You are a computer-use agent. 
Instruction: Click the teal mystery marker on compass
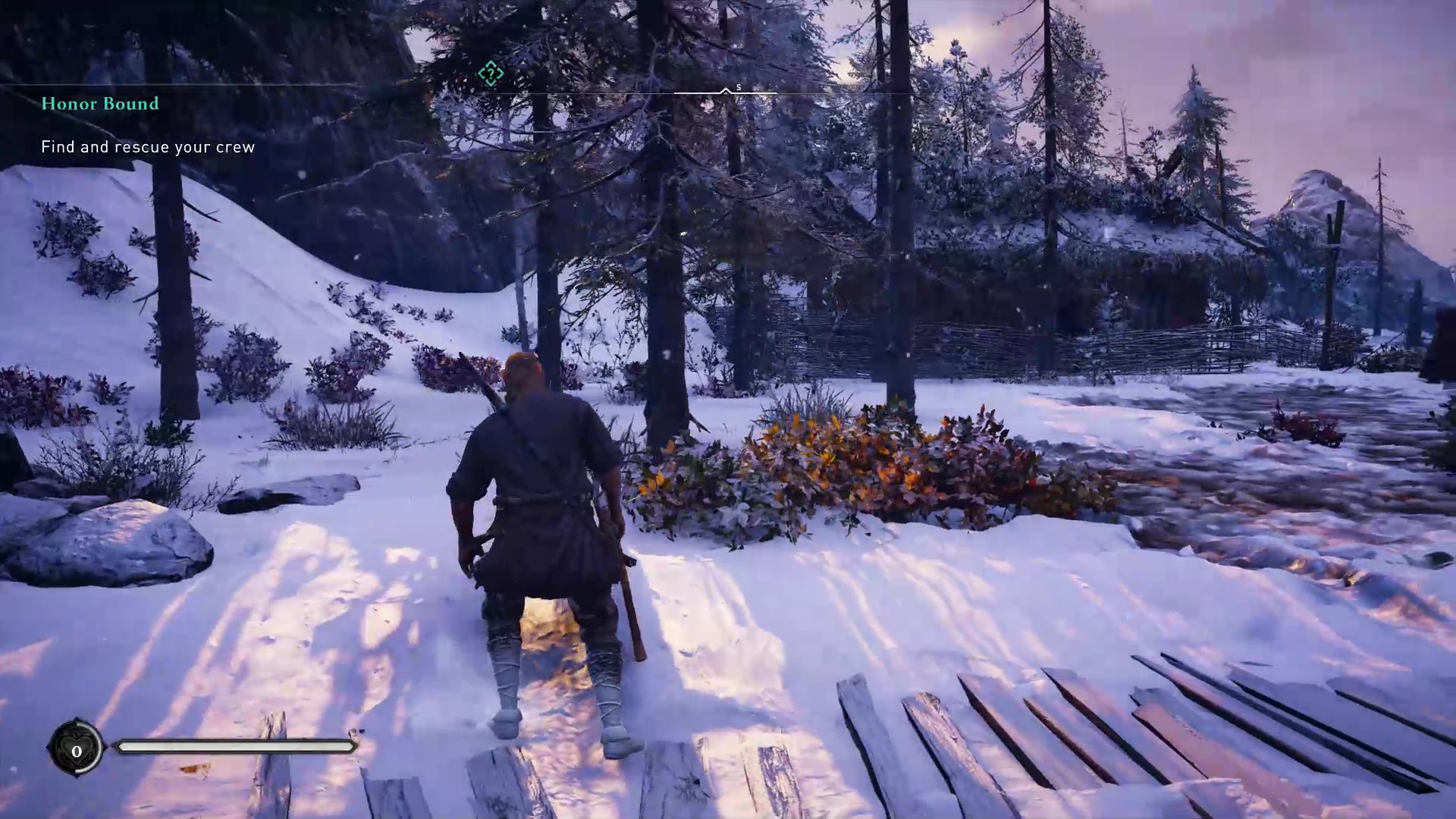click(x=491, y=74)
